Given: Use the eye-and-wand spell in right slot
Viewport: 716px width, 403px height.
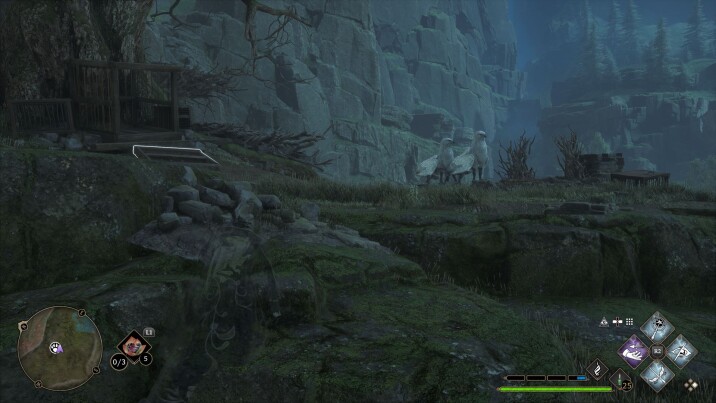Looking at the screenshot, I should click(681, 350).
